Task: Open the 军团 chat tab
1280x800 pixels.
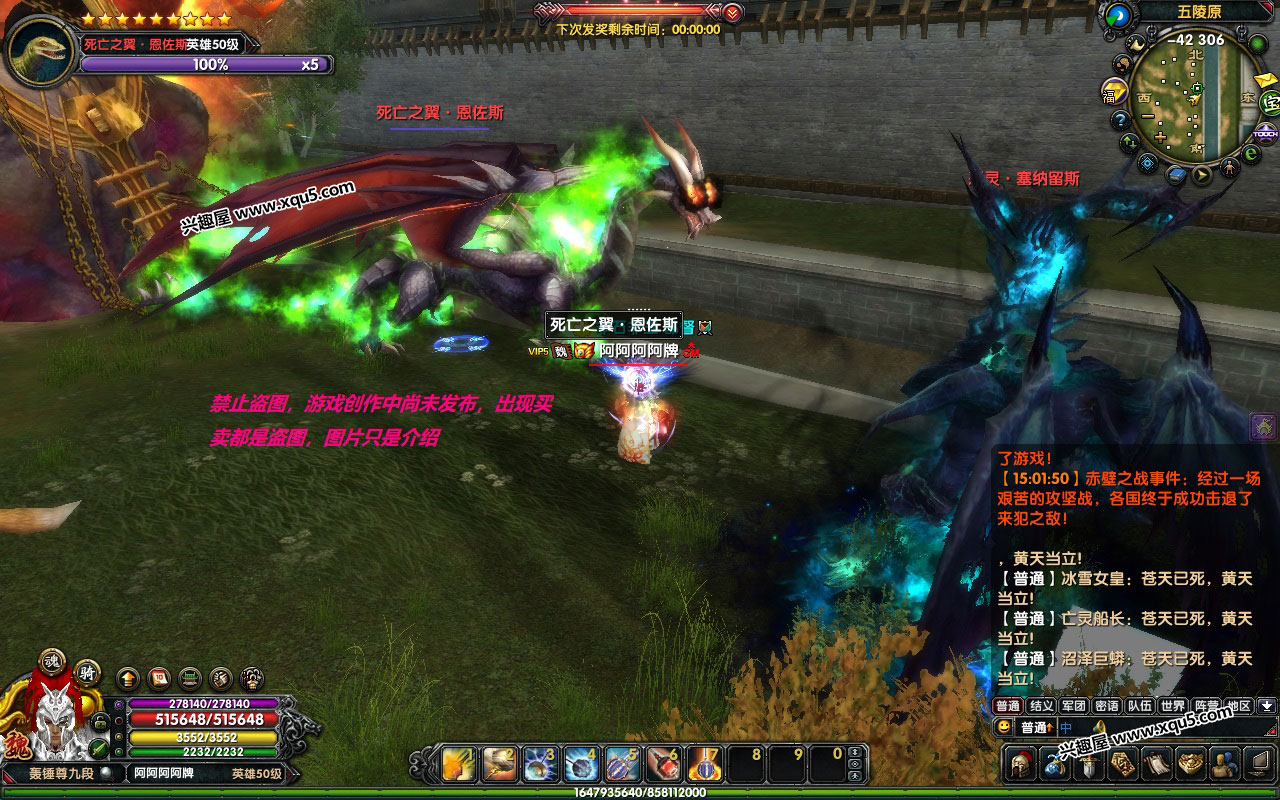Action: pyautogui.click(x=1074, y=706)
